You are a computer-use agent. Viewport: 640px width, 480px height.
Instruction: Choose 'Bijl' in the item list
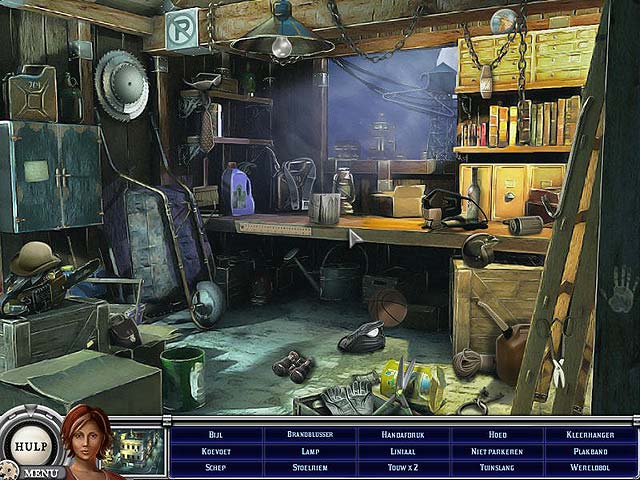pos(216,435)
